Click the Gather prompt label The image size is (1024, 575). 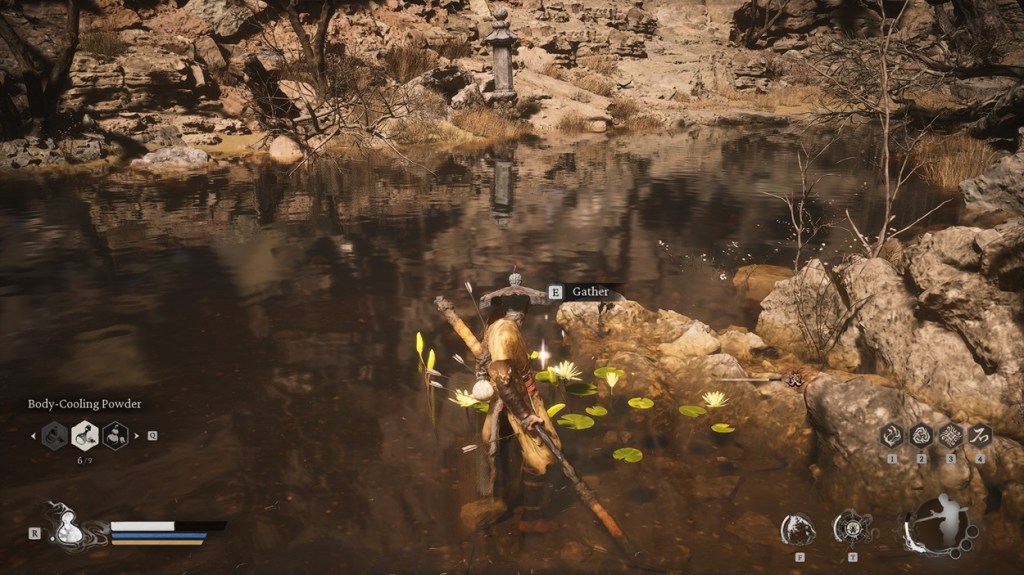(x=590, y=292)
